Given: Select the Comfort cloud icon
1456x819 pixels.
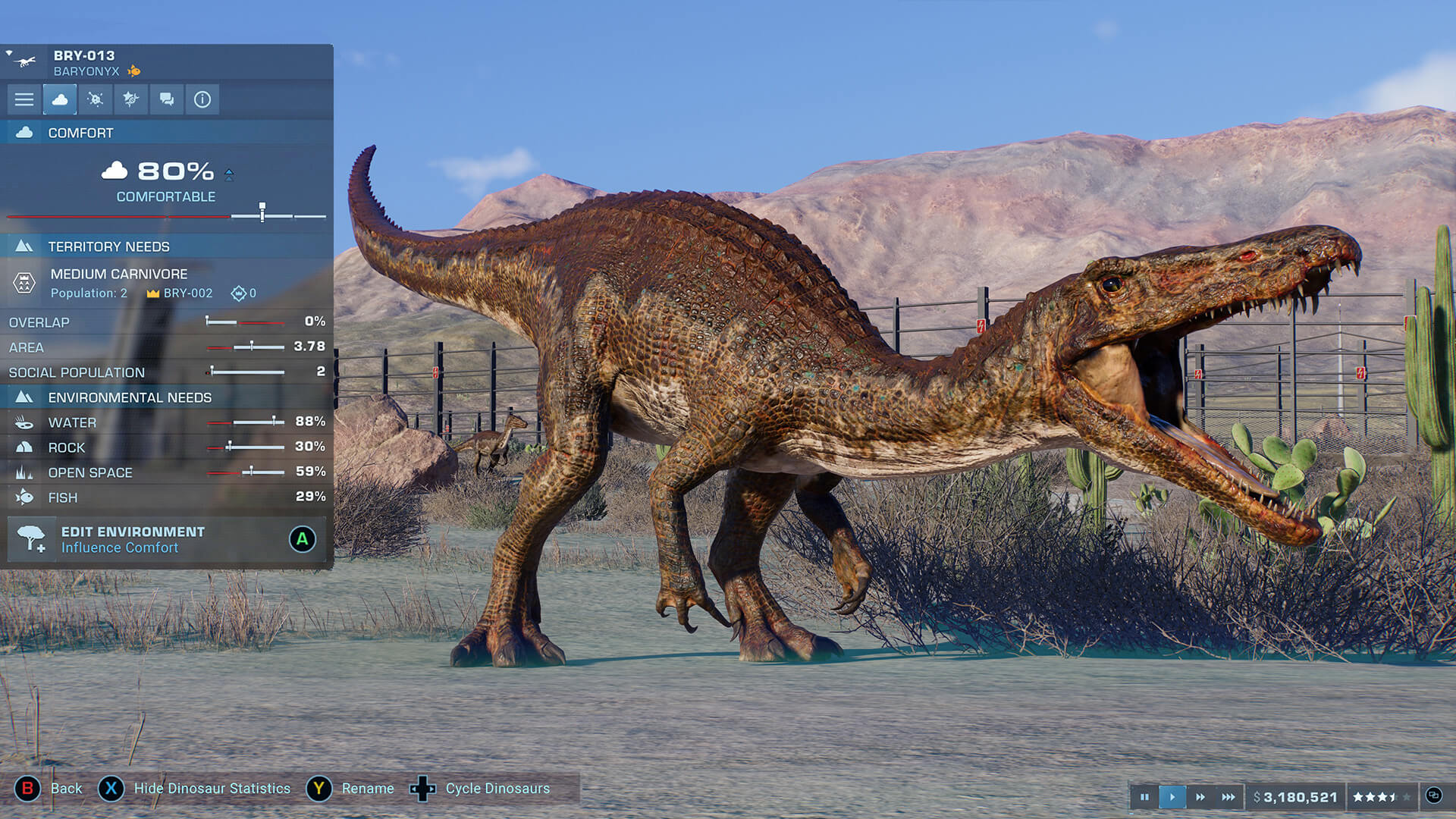Looking at the screenshot, I should pyautogui.click(x=59, y=99).
